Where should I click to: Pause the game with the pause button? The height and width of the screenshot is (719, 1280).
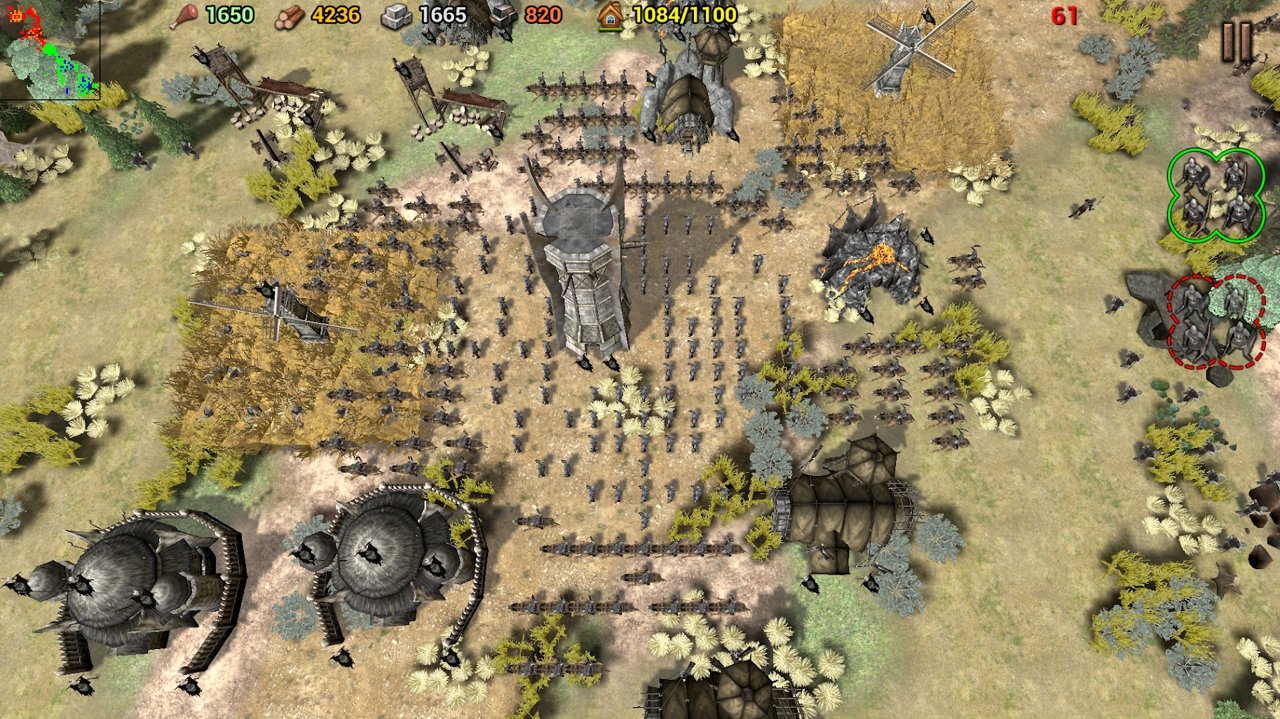click(x=1237, y=42)
